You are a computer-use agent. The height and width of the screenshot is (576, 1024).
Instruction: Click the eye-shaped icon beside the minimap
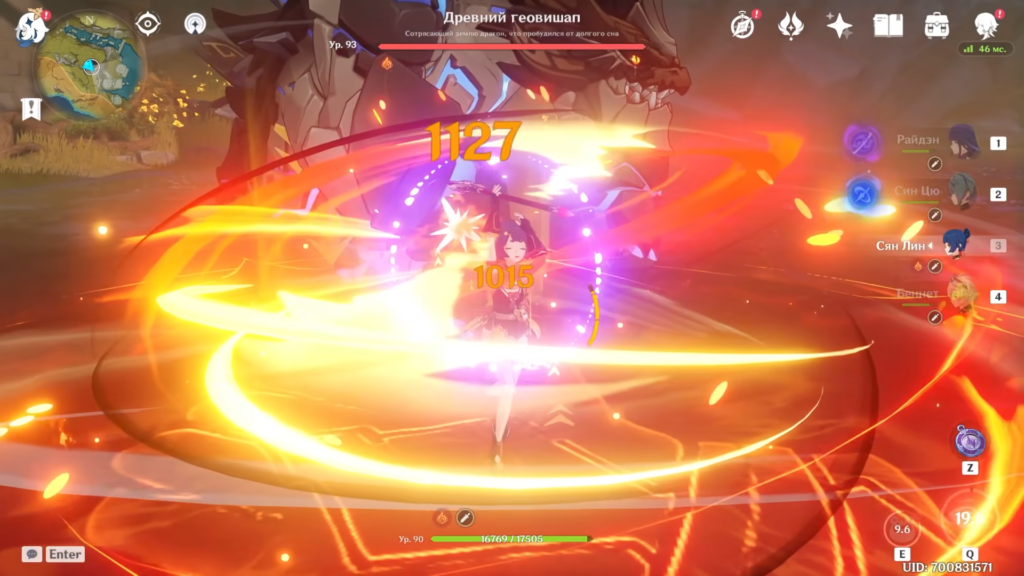point(149,24)
